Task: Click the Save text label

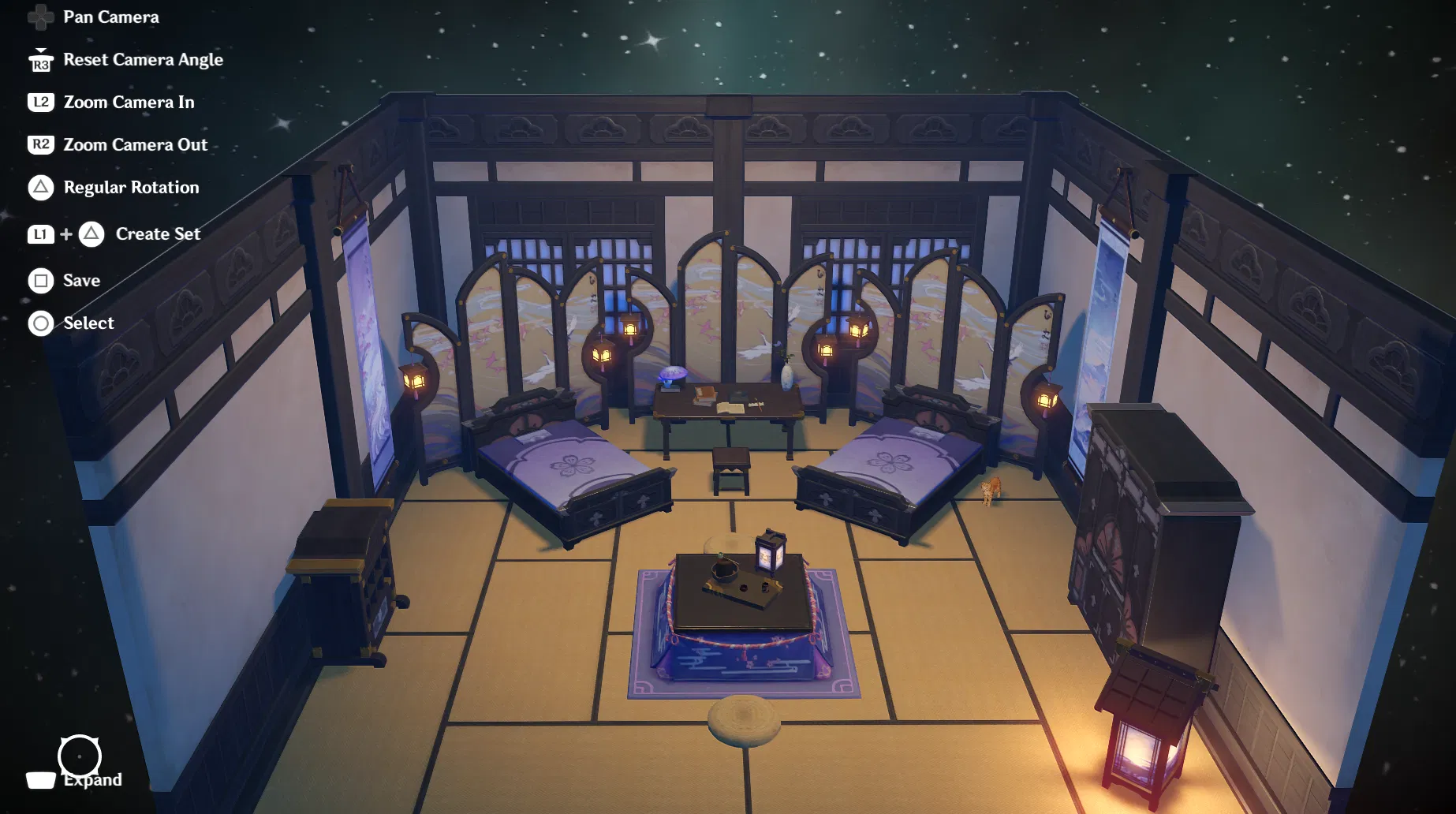Action: click(x=80, y=280)
